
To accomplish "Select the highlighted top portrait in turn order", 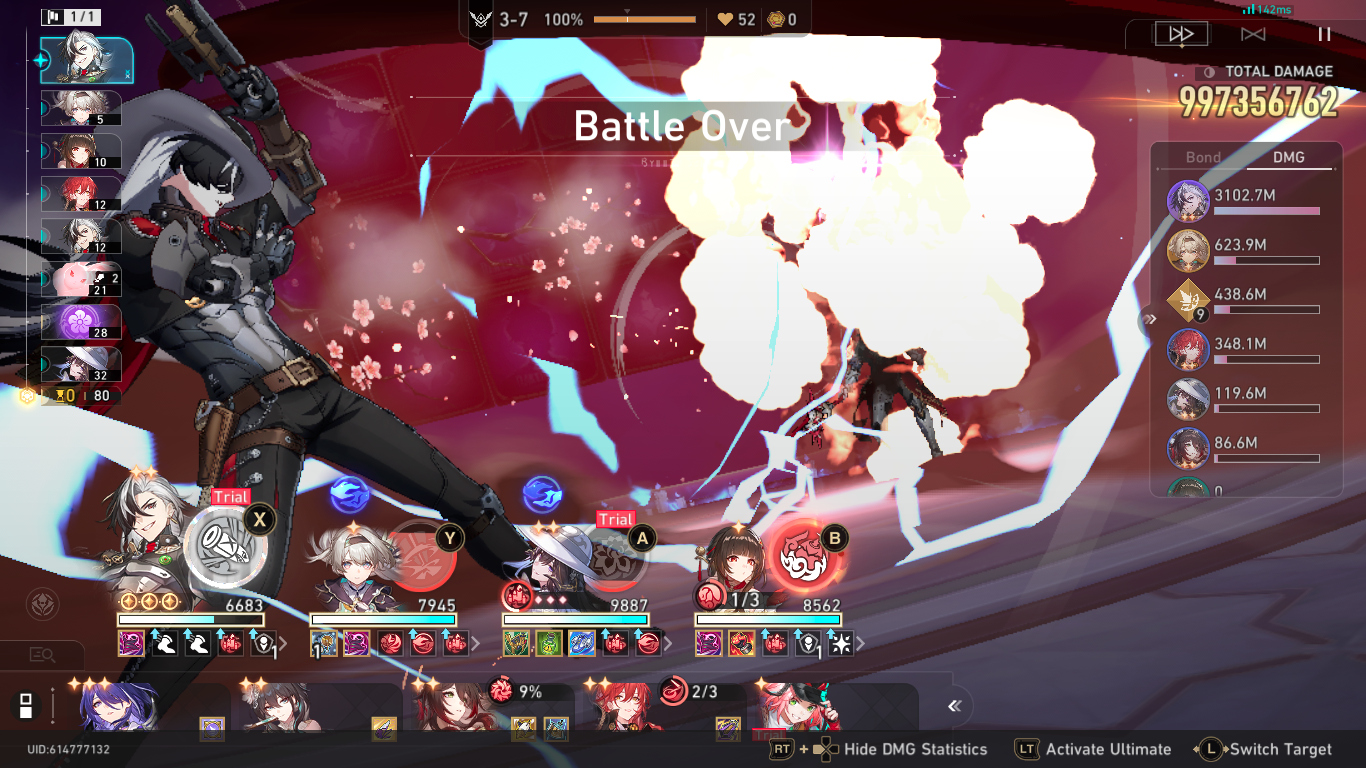I will (86, 61).
